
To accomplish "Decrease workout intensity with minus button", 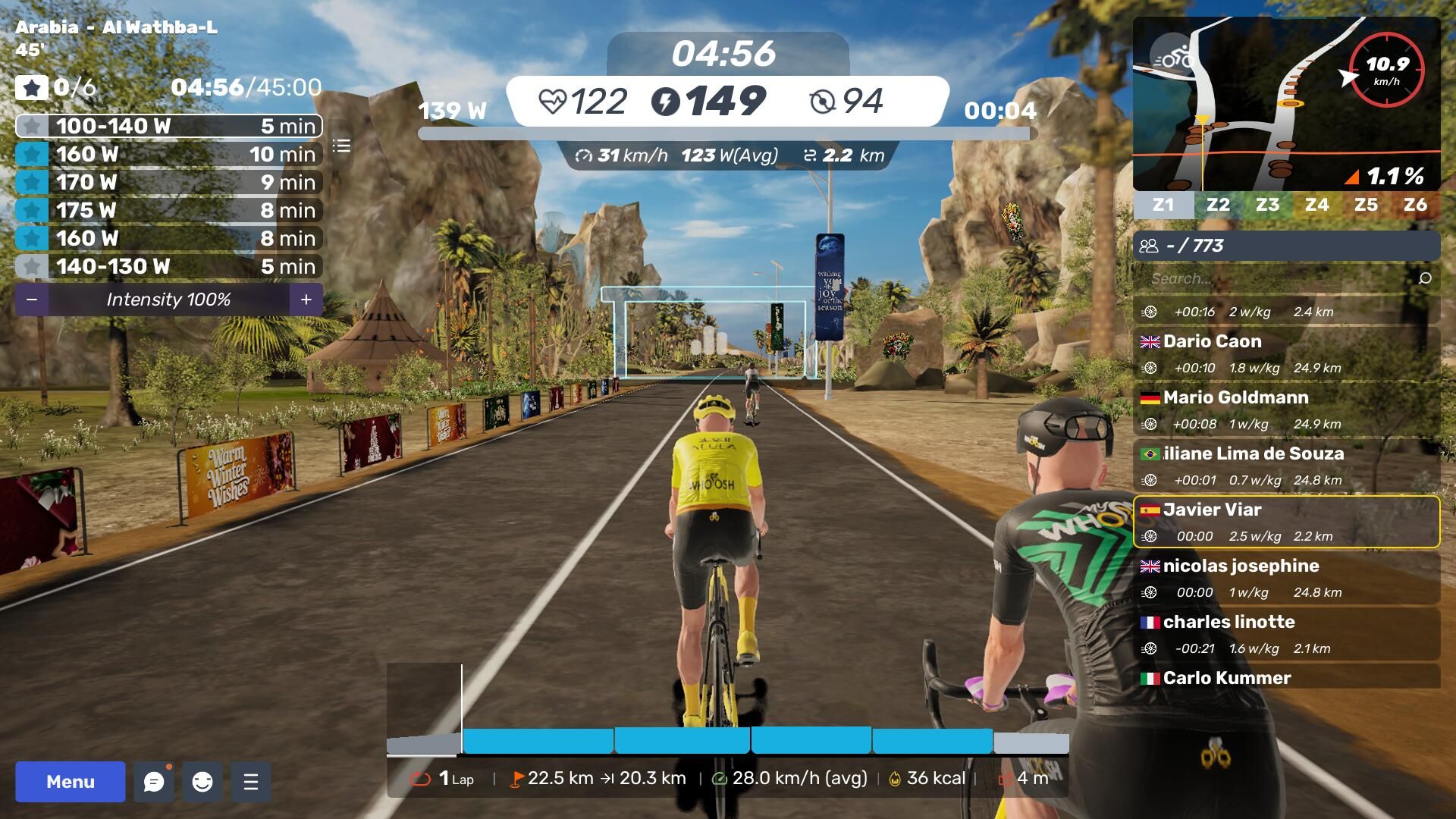I will point(32,300).
